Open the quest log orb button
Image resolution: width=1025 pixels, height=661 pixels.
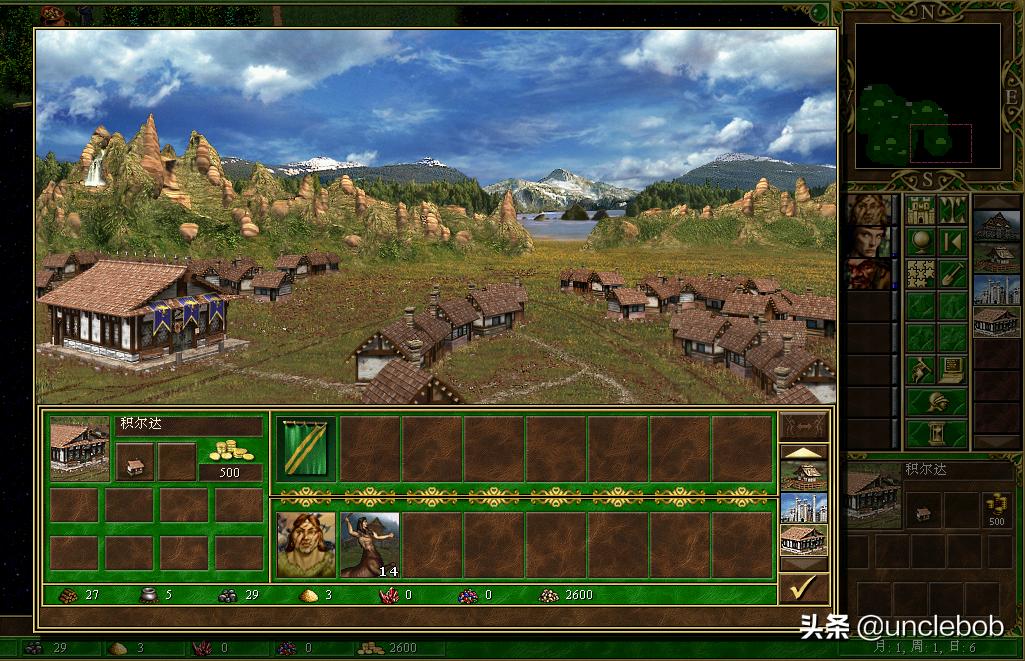921,243
